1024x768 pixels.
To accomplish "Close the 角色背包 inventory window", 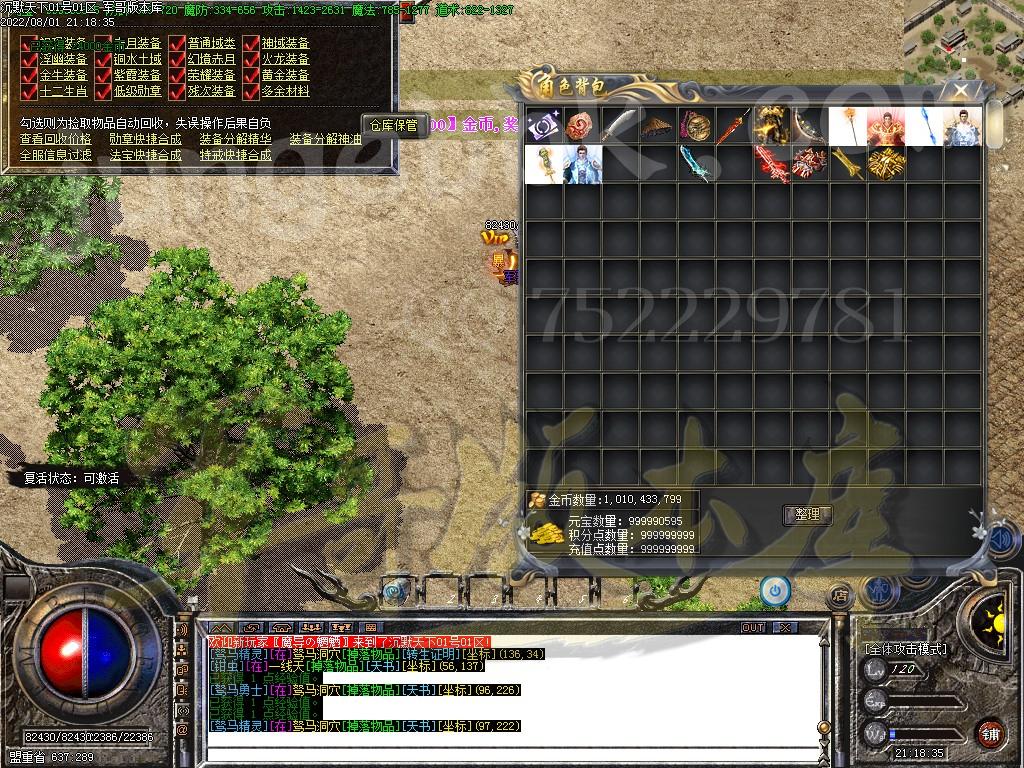I will [x=960, y=90].
